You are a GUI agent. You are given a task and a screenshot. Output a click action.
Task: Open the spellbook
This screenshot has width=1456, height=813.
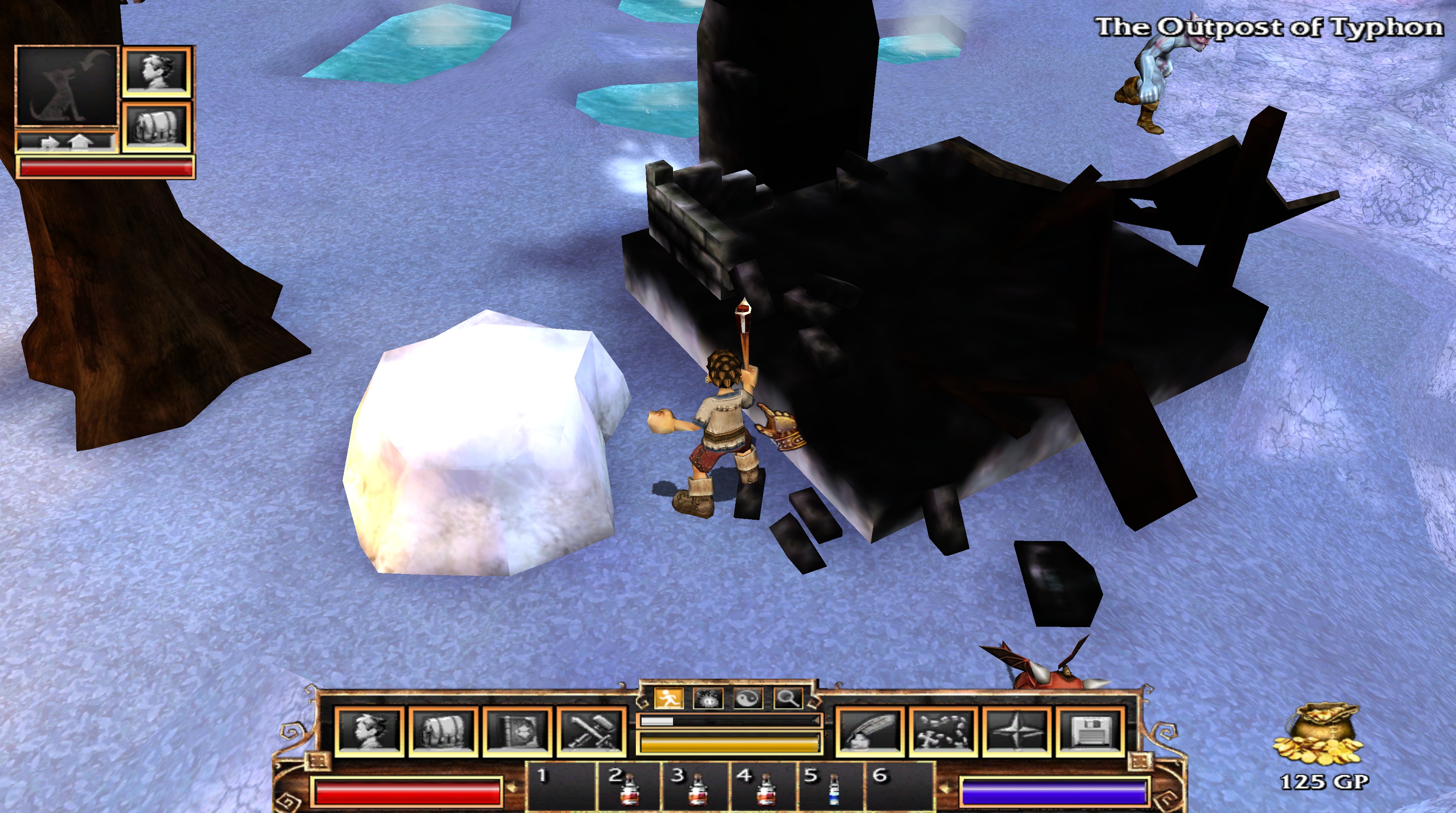tap(517, 730)
